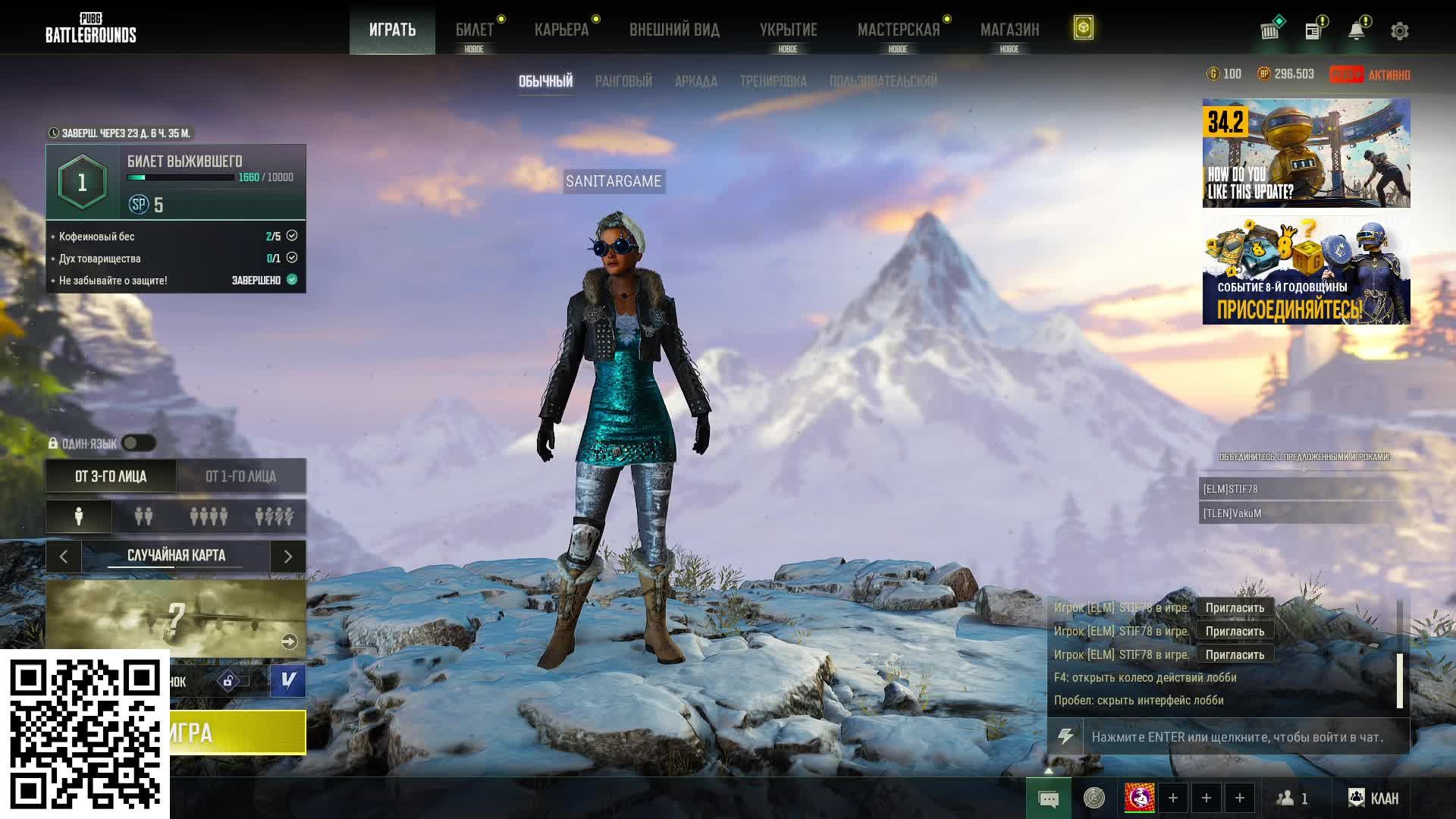Open the 34.2 update banner

click(1306, 153)
